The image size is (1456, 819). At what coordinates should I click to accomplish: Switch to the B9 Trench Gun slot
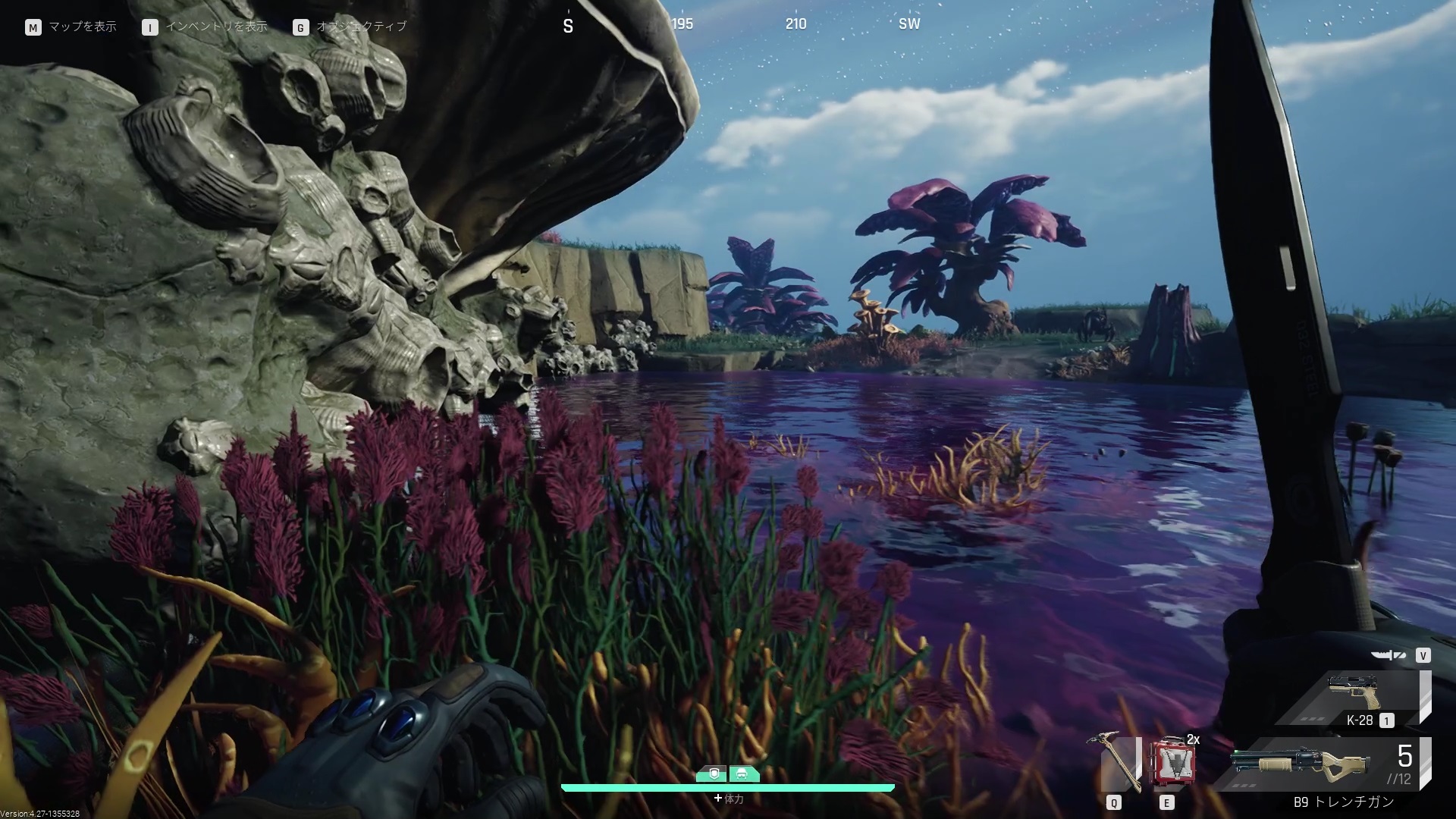[1323, 764]
